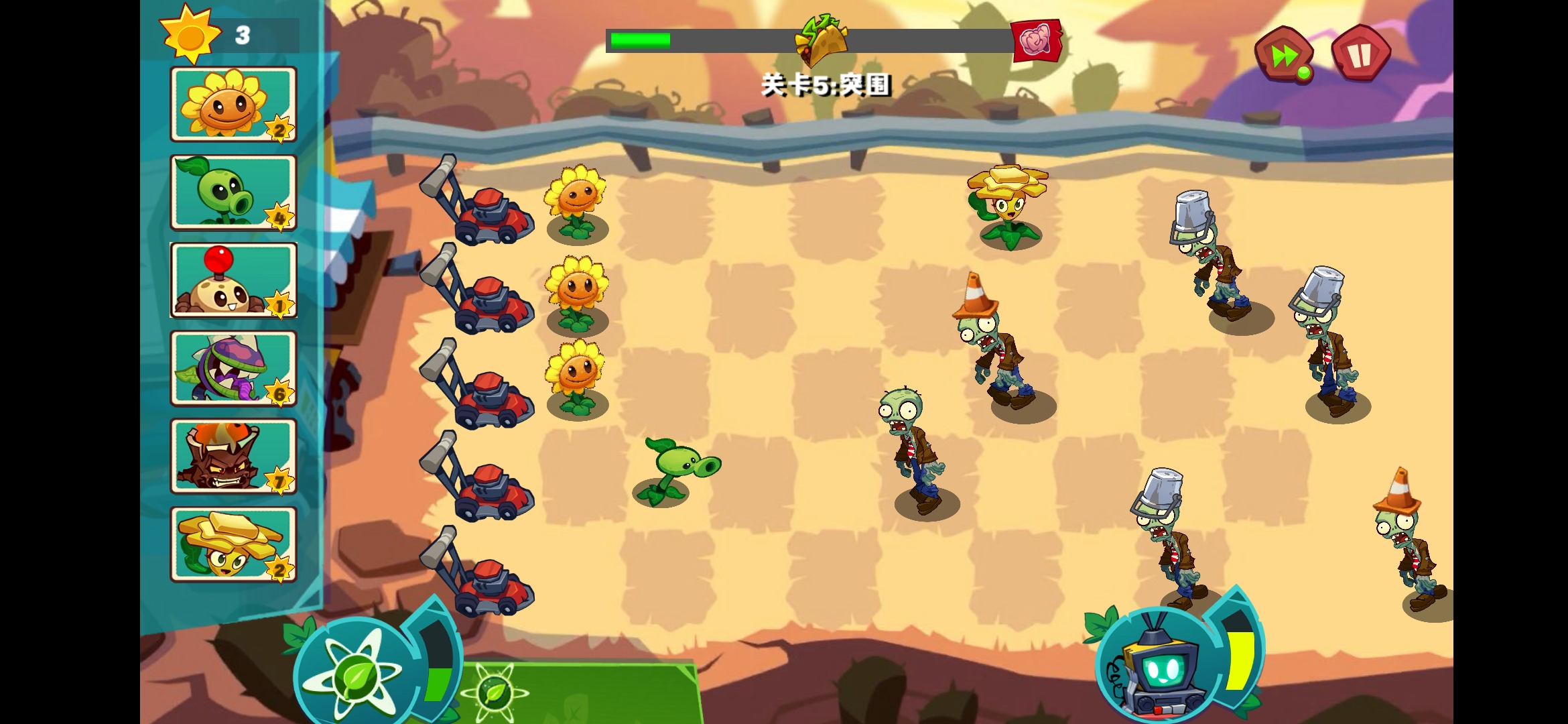Click the level title 关卡5:突围
This screenshot has height=724, width=1568.
click(828, 86)
